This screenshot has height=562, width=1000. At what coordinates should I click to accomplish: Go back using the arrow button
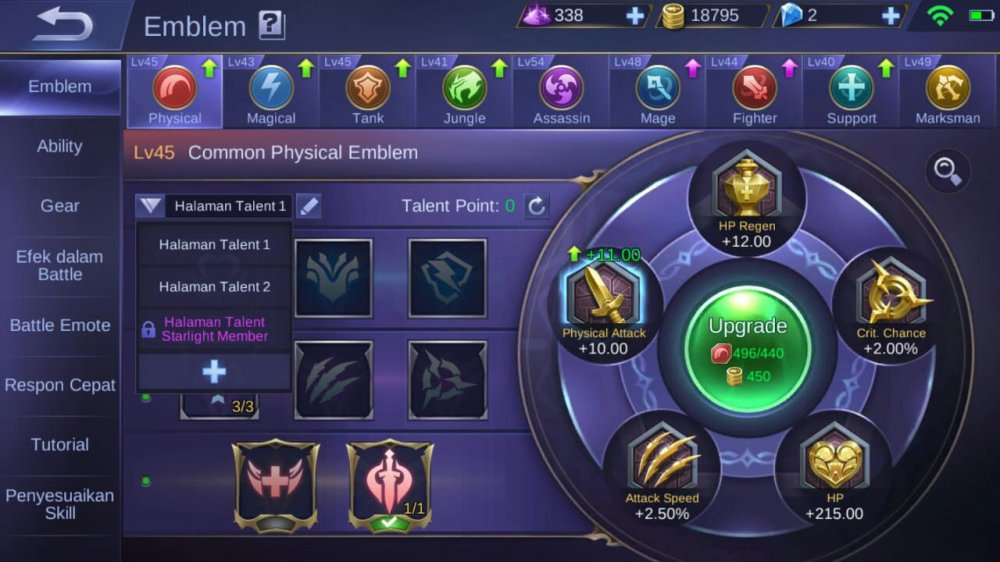62,25
